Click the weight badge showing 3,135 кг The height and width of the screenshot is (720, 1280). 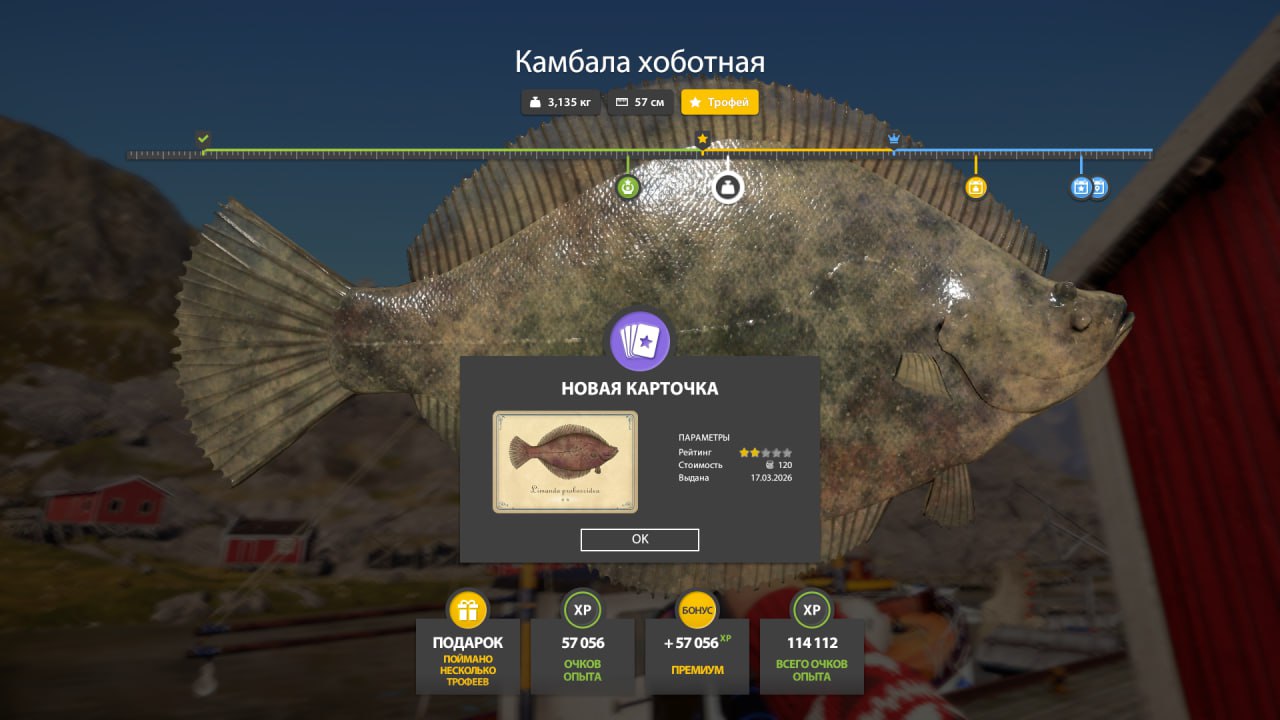pyautogui.click(x=560, y=102)
